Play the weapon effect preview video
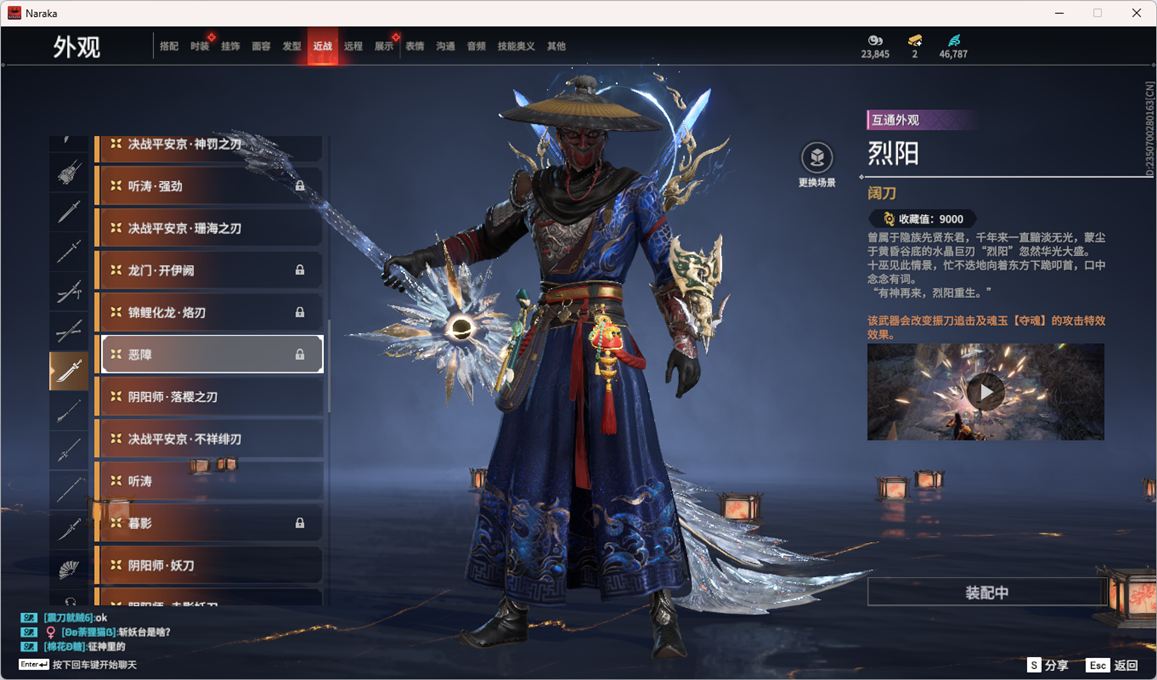This screenshot has height=680, width=1157. (985, 392)
